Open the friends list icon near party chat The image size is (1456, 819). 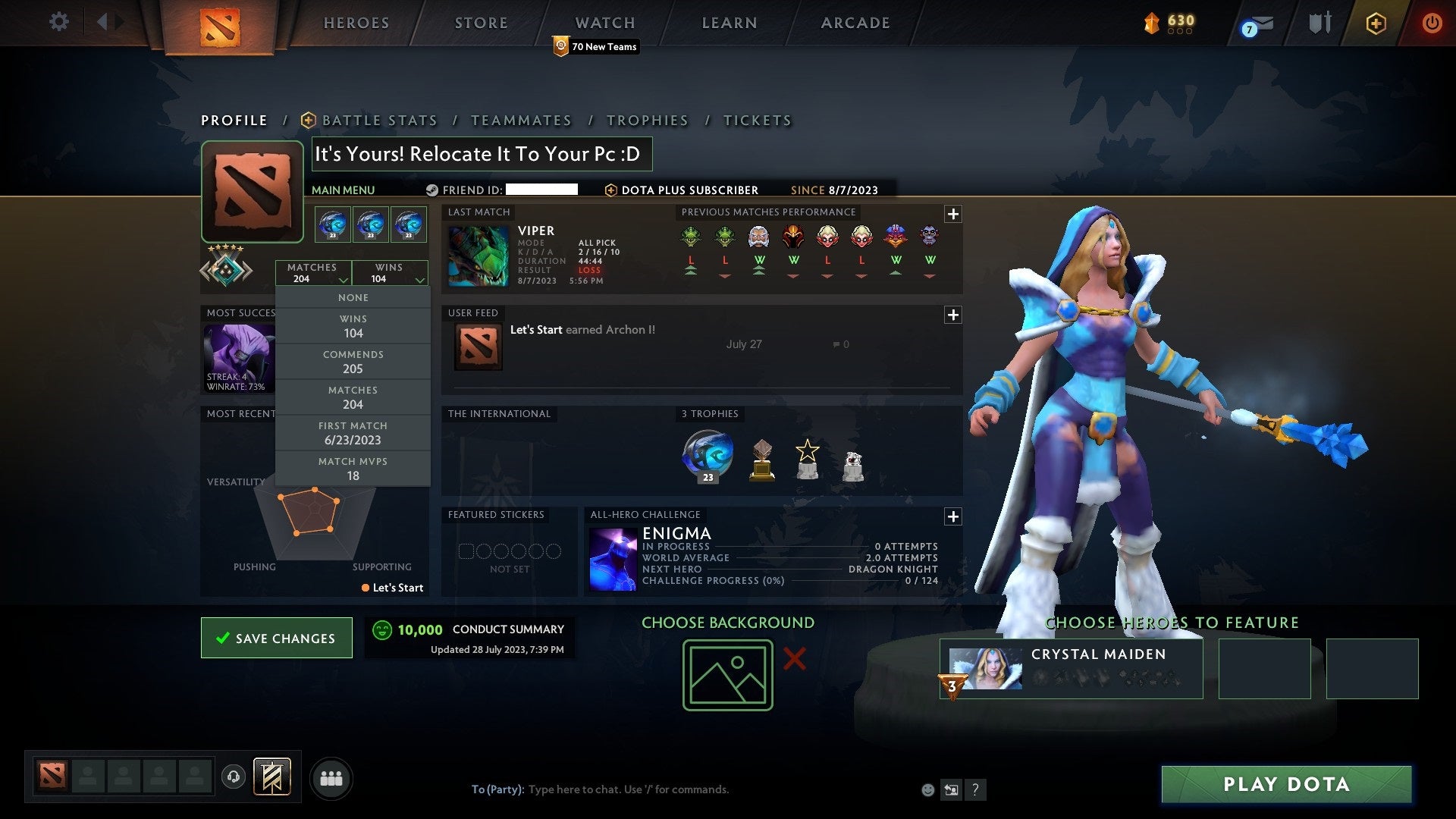(331, 777)
